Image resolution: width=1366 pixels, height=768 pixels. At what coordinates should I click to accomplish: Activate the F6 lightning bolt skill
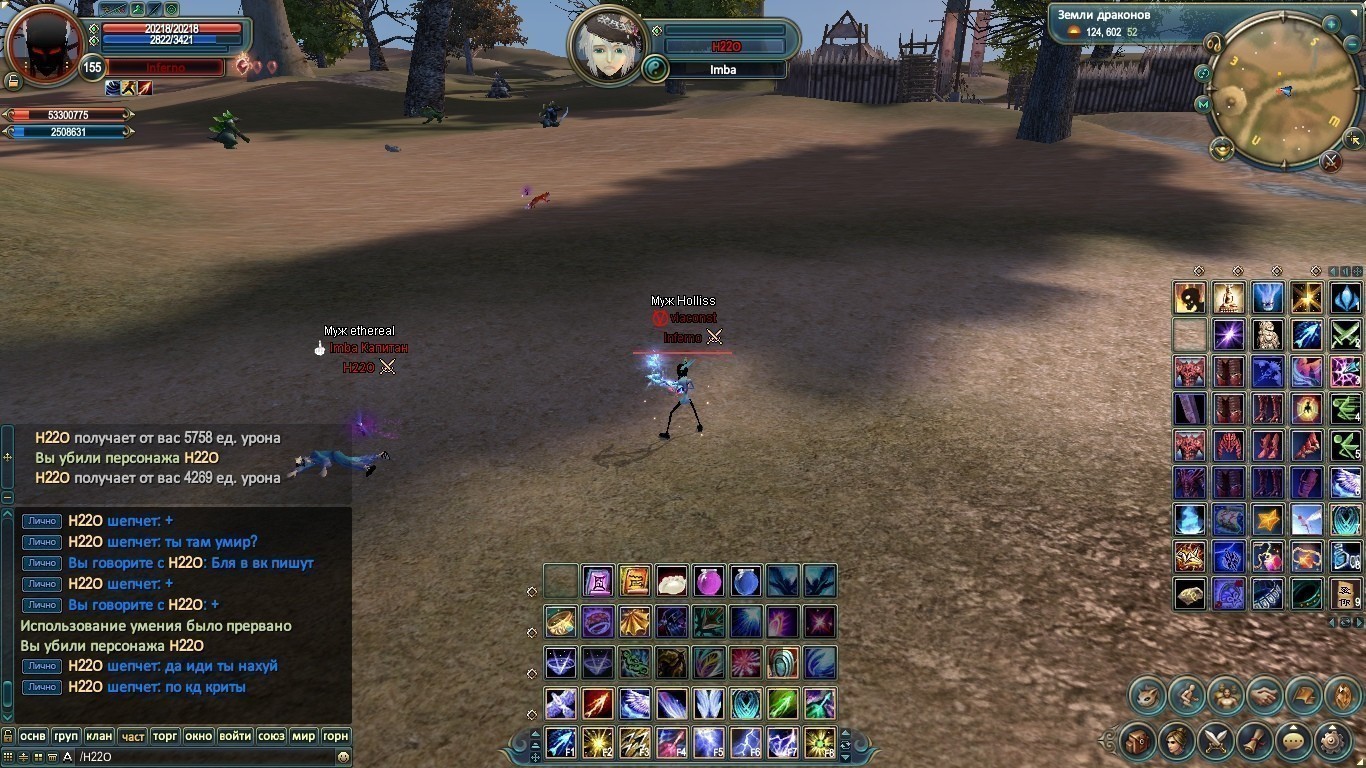pos(745,742)
